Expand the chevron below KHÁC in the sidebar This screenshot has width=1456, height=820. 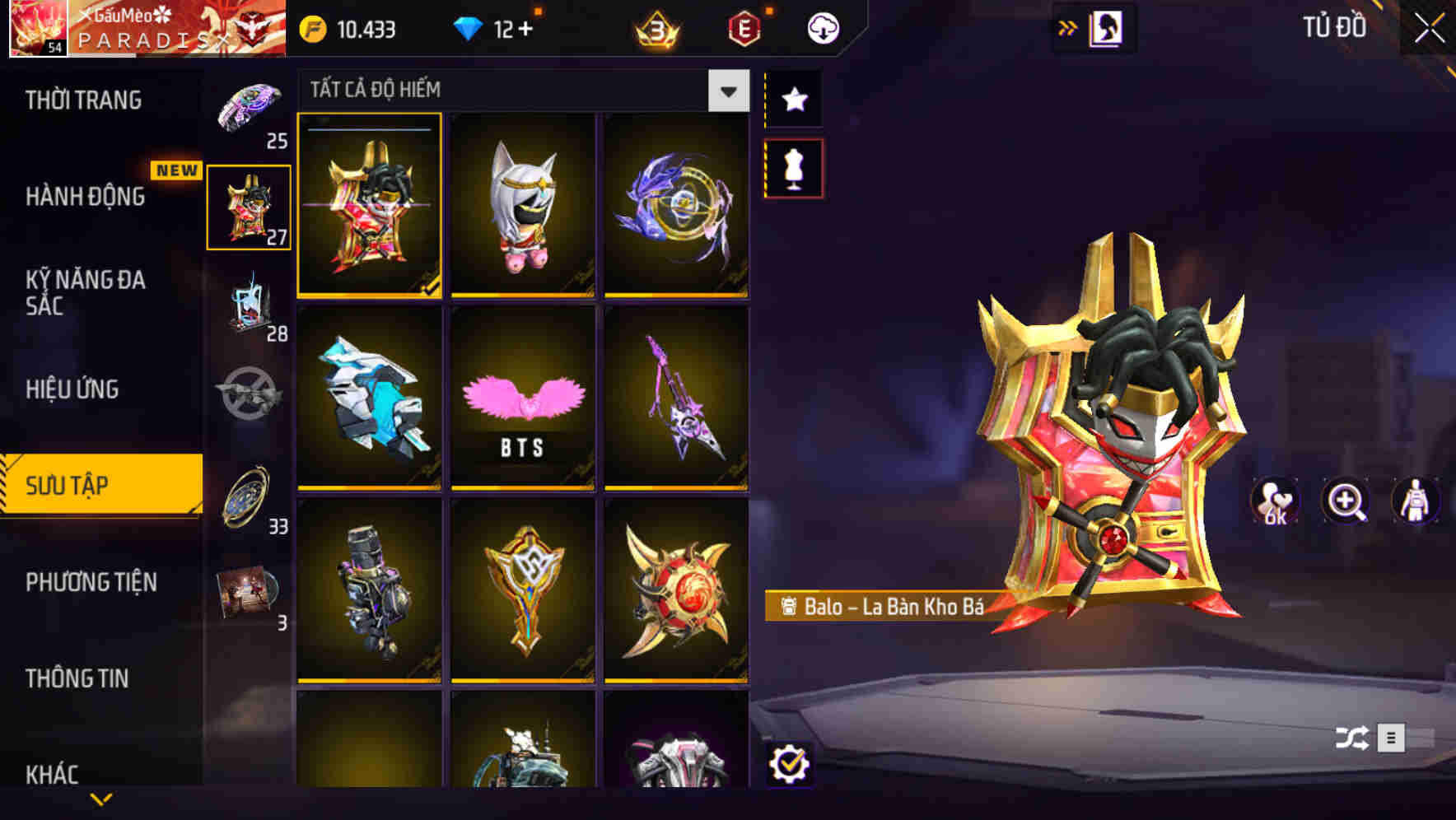click(100, 799)
